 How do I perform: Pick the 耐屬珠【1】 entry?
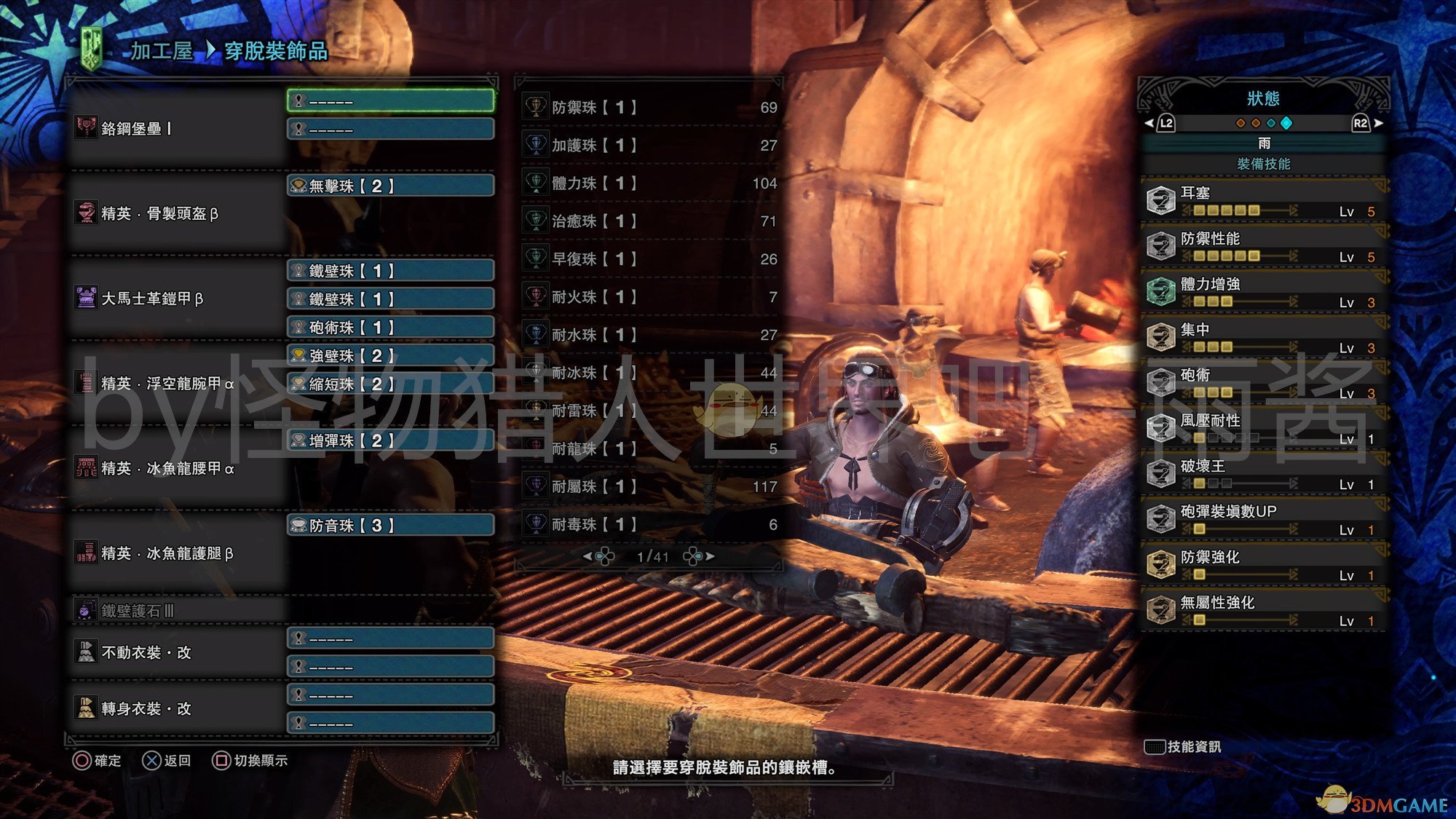tap(649, 486)
